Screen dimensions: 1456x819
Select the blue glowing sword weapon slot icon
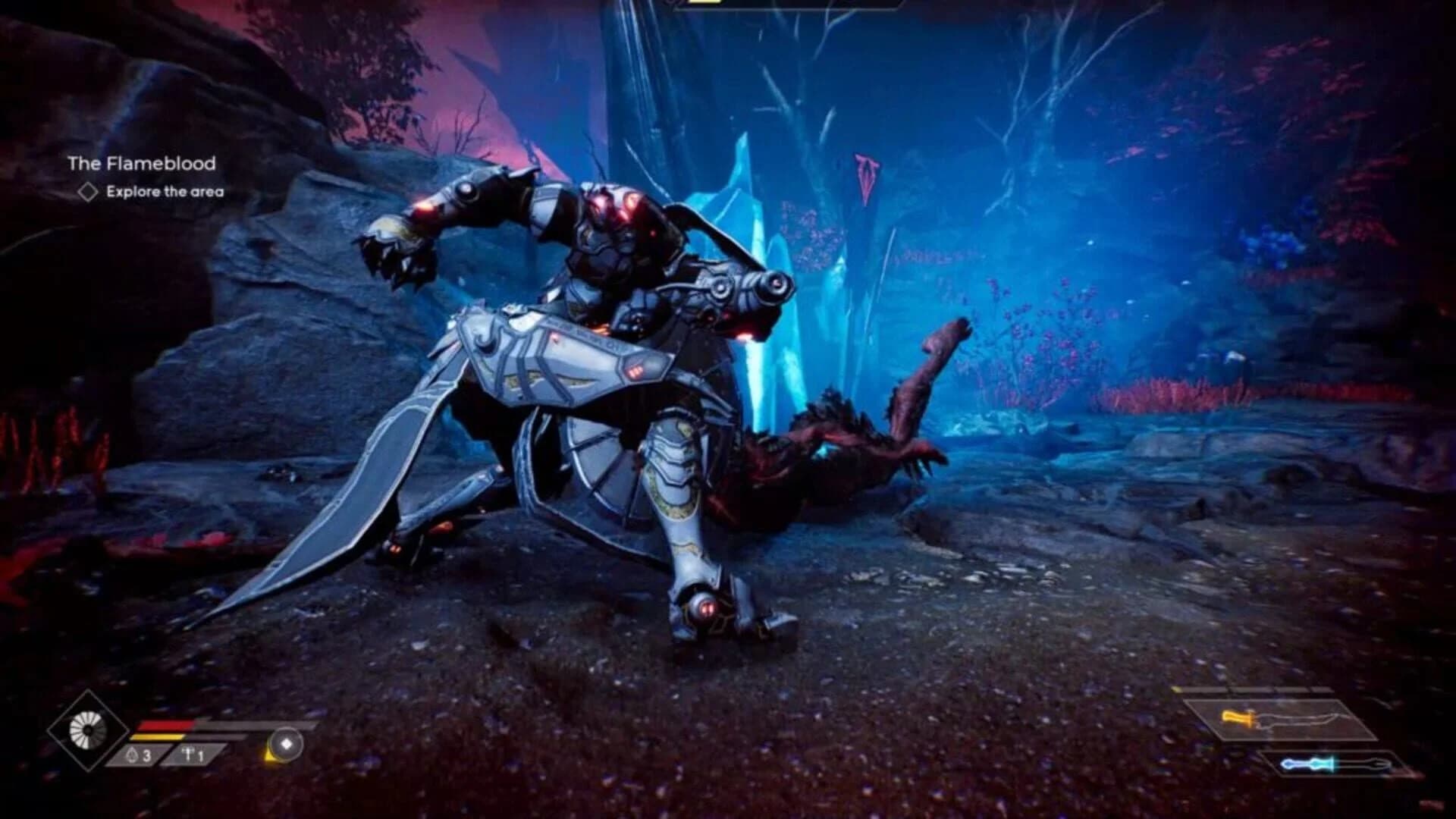pyautogui.click(x=1312, y=763)
